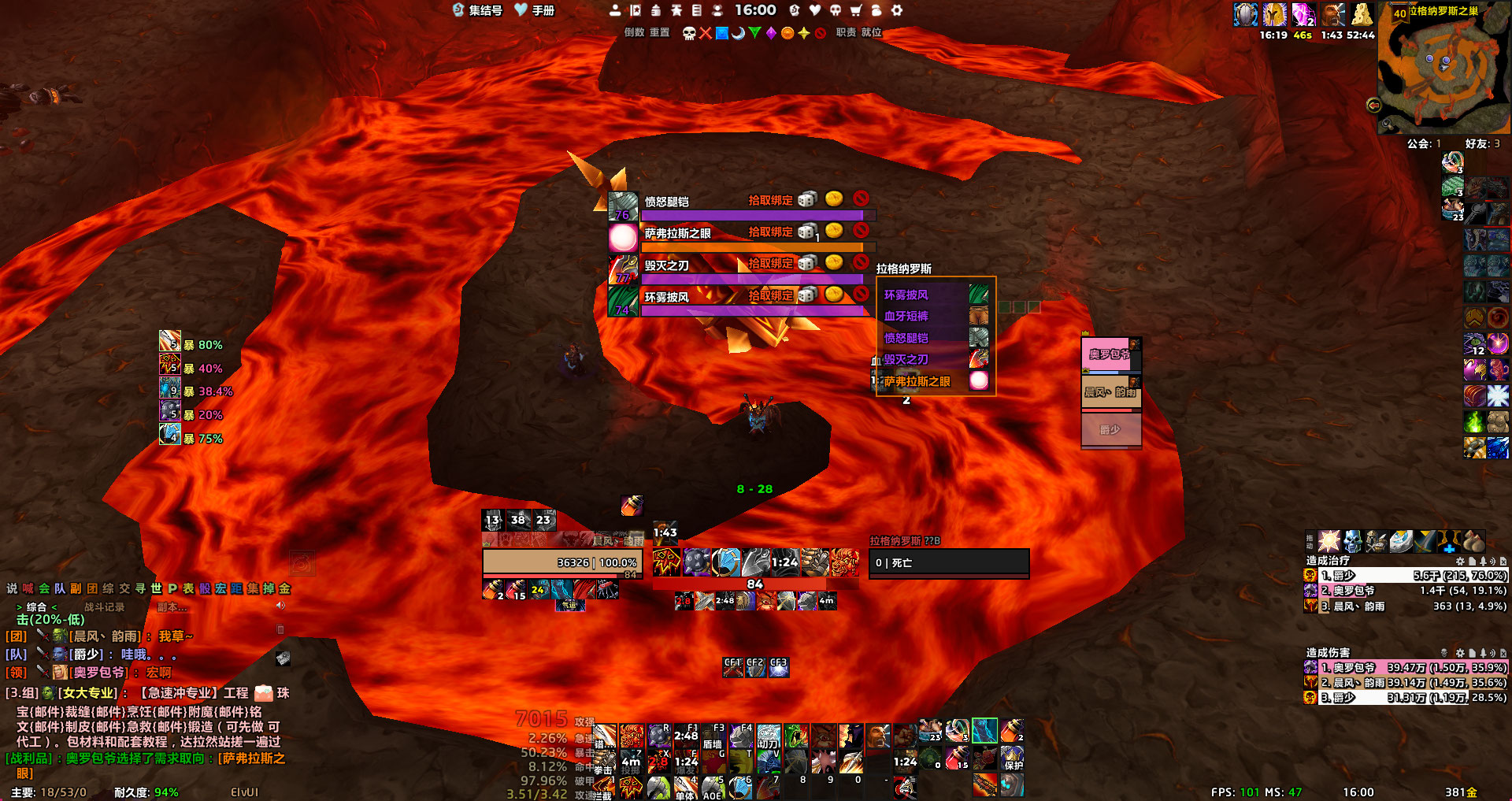Image resolution: width=1512 pixels, height=801 pixels.
Task: Select the blue square raid marker
Action: (x=721, y=33)
